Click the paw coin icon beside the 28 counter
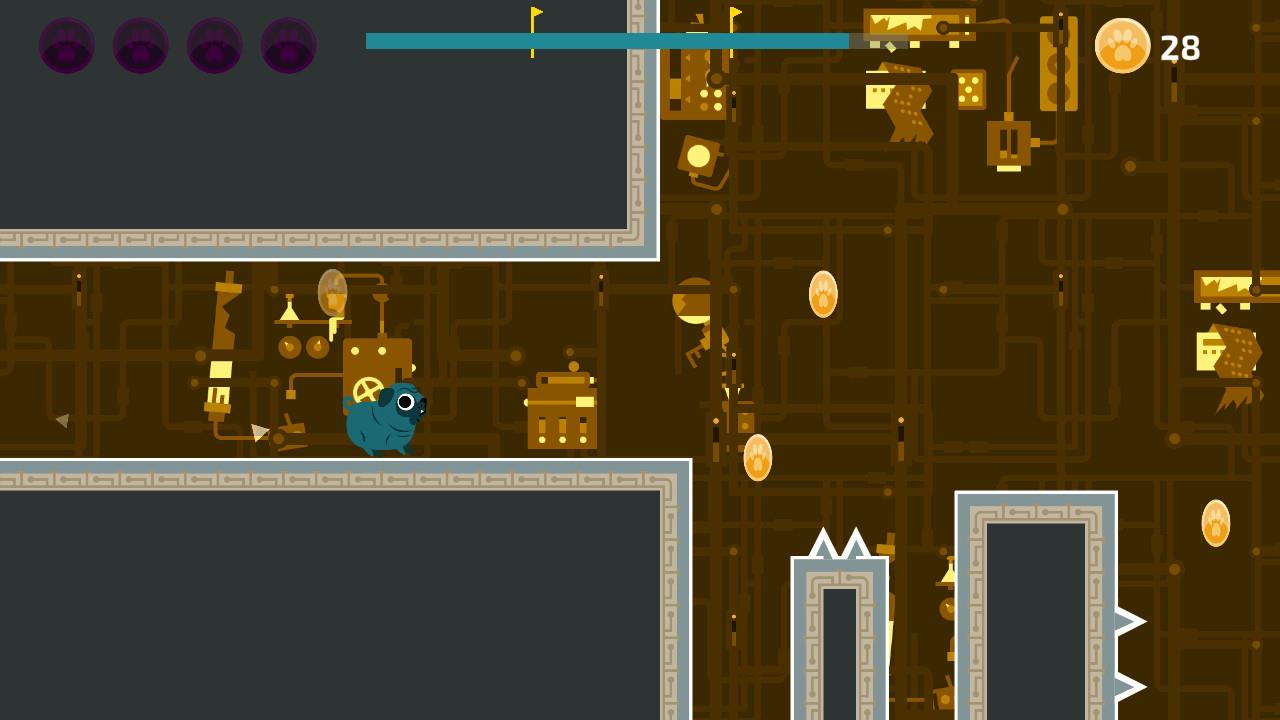 1122,47
